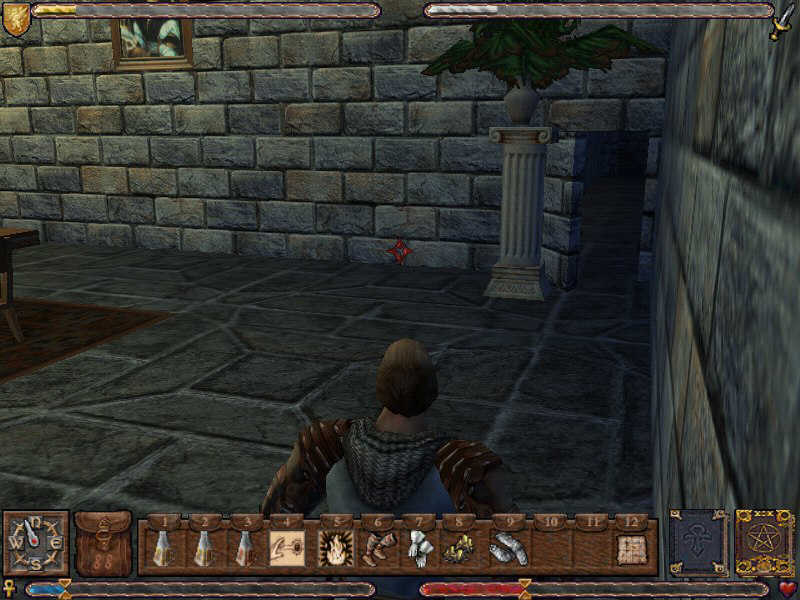Click the golden shield emblem icon

click(15, 18)
